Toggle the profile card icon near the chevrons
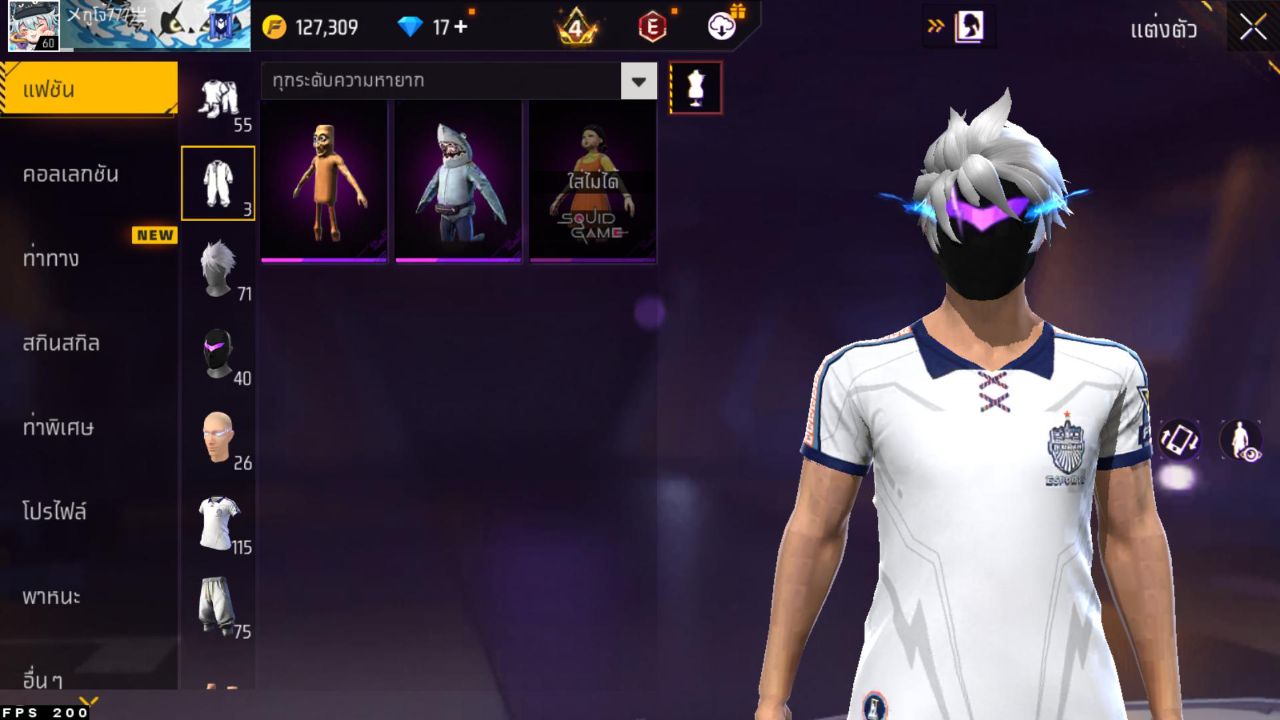Screen dimensions: 1280x720 (969, 27)
